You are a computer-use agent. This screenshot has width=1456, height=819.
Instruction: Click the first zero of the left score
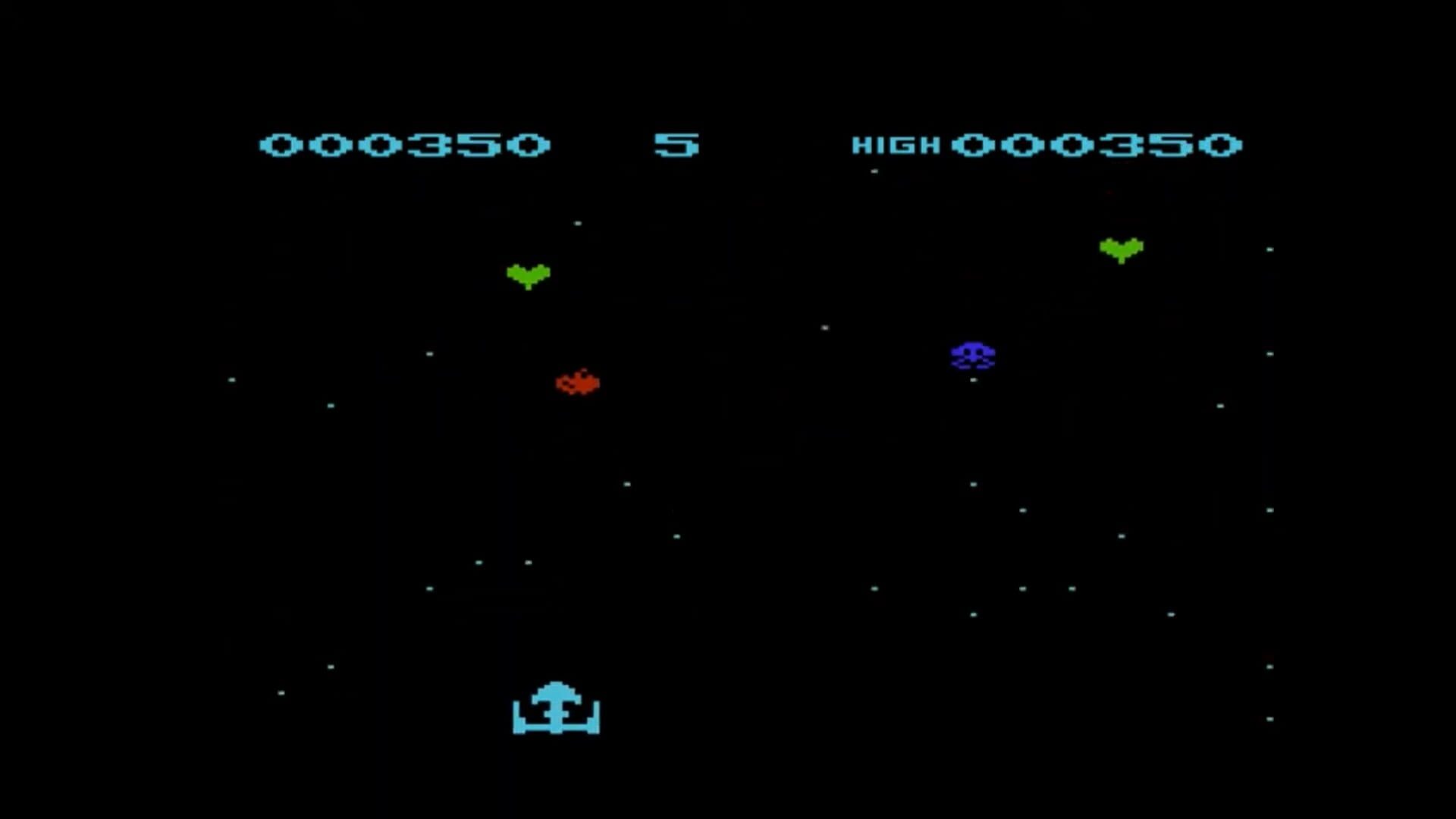point(281,144)
